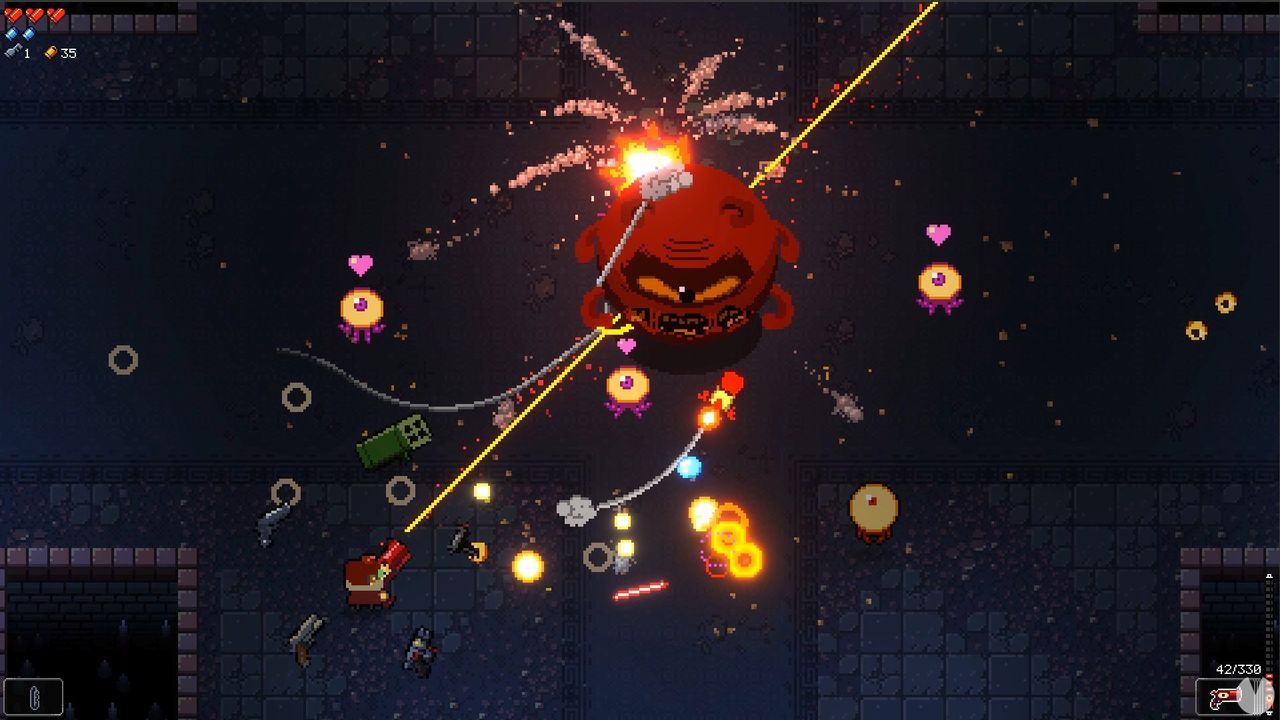Click the second blue Blank icon

coord(29,34)
